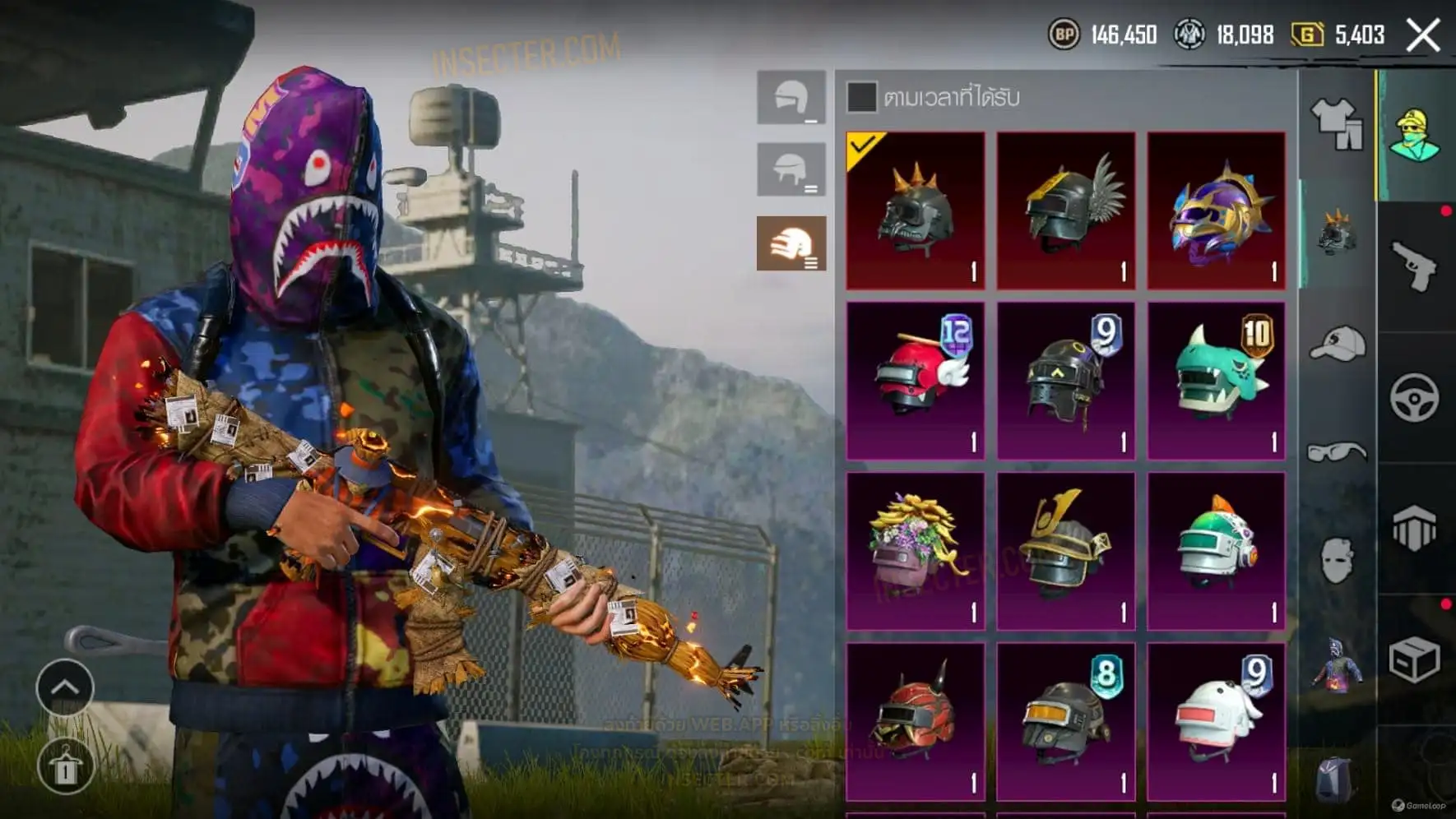The width and height of the screenshot is (1456, 819).
Task: Choose the white ghost helmet
Action: coord(1216,720)
